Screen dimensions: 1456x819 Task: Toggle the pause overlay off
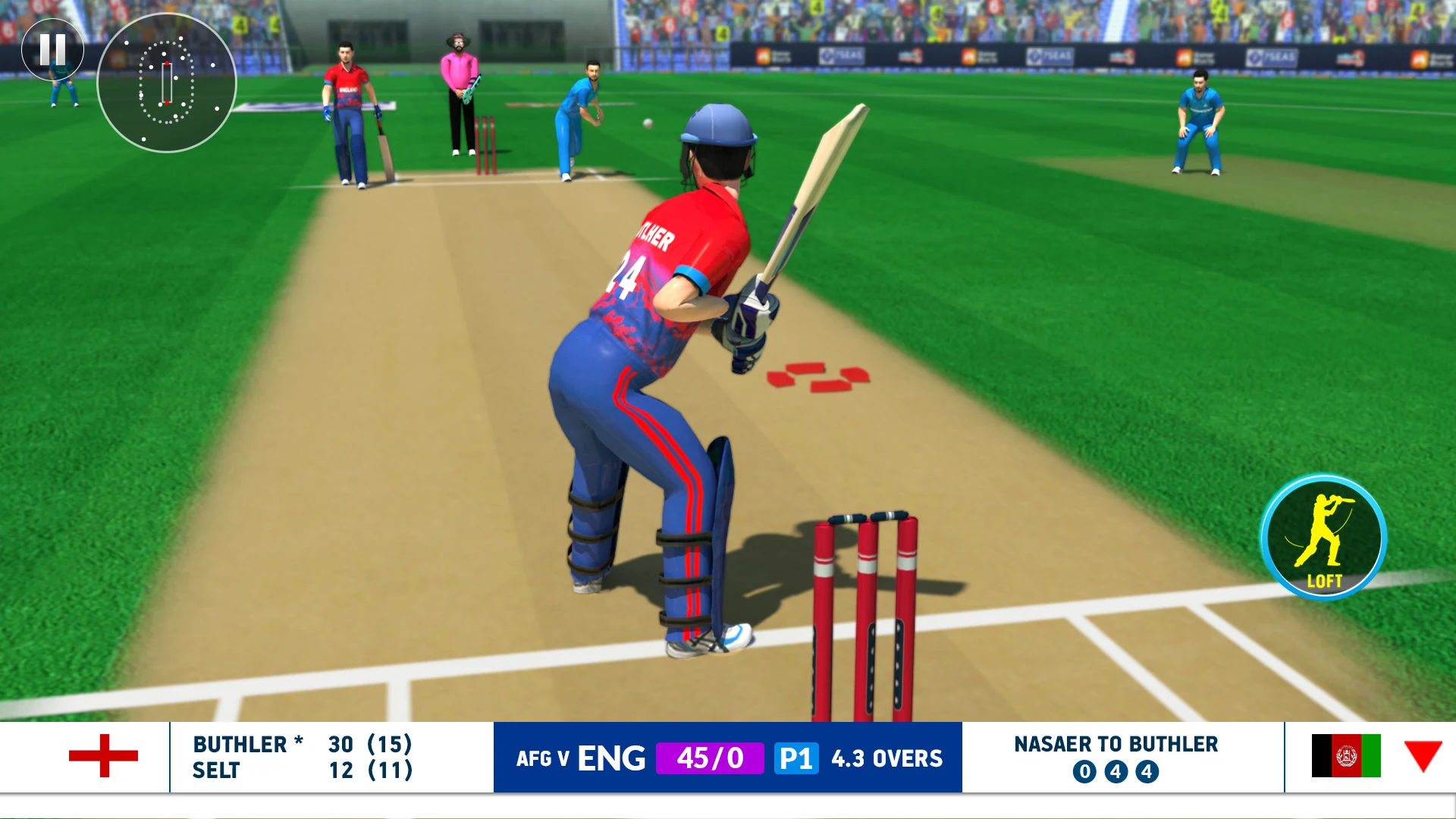click(x=52, y=49)
